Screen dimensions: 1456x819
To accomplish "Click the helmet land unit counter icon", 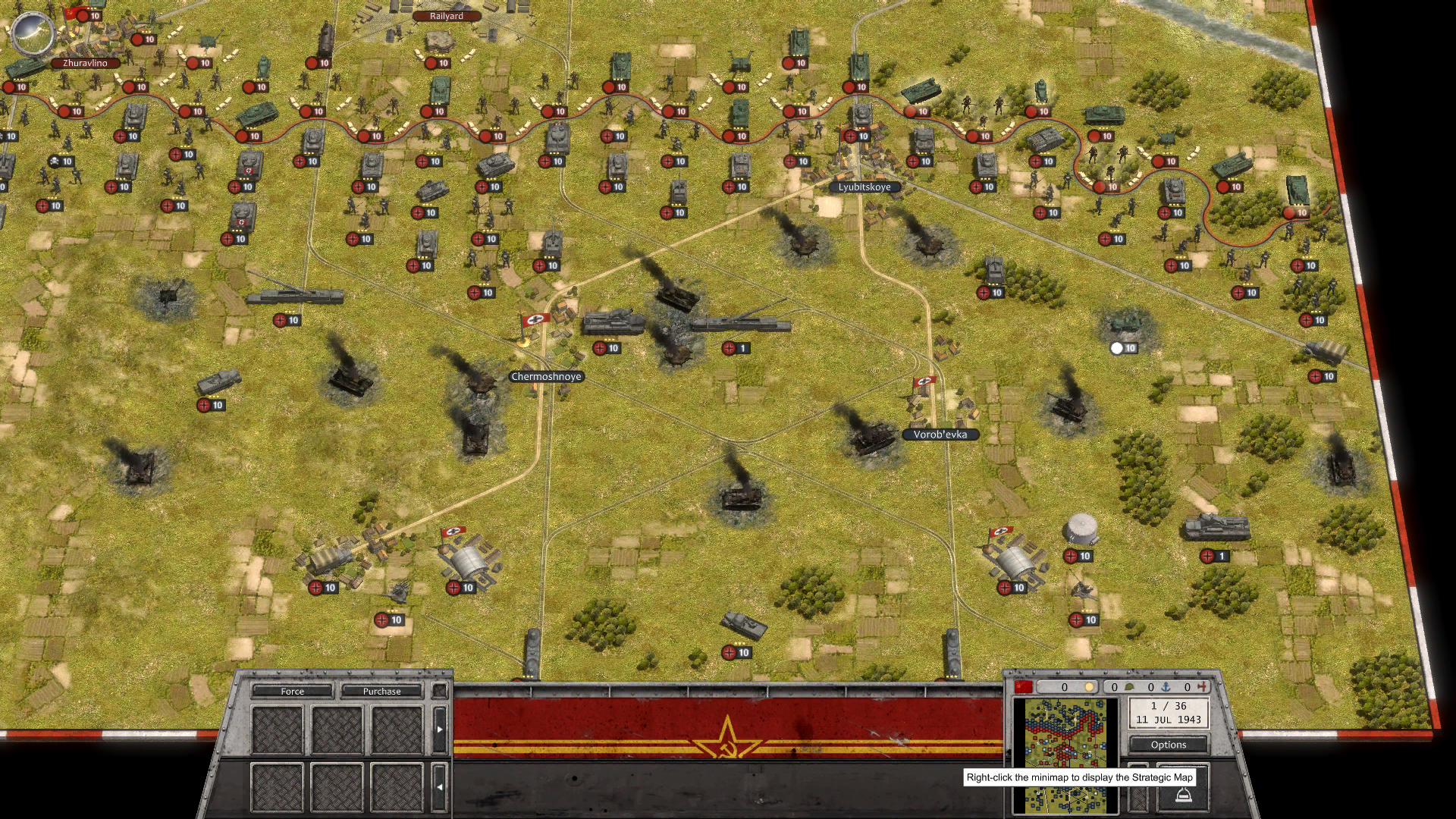I will [x=1129, y=687].
